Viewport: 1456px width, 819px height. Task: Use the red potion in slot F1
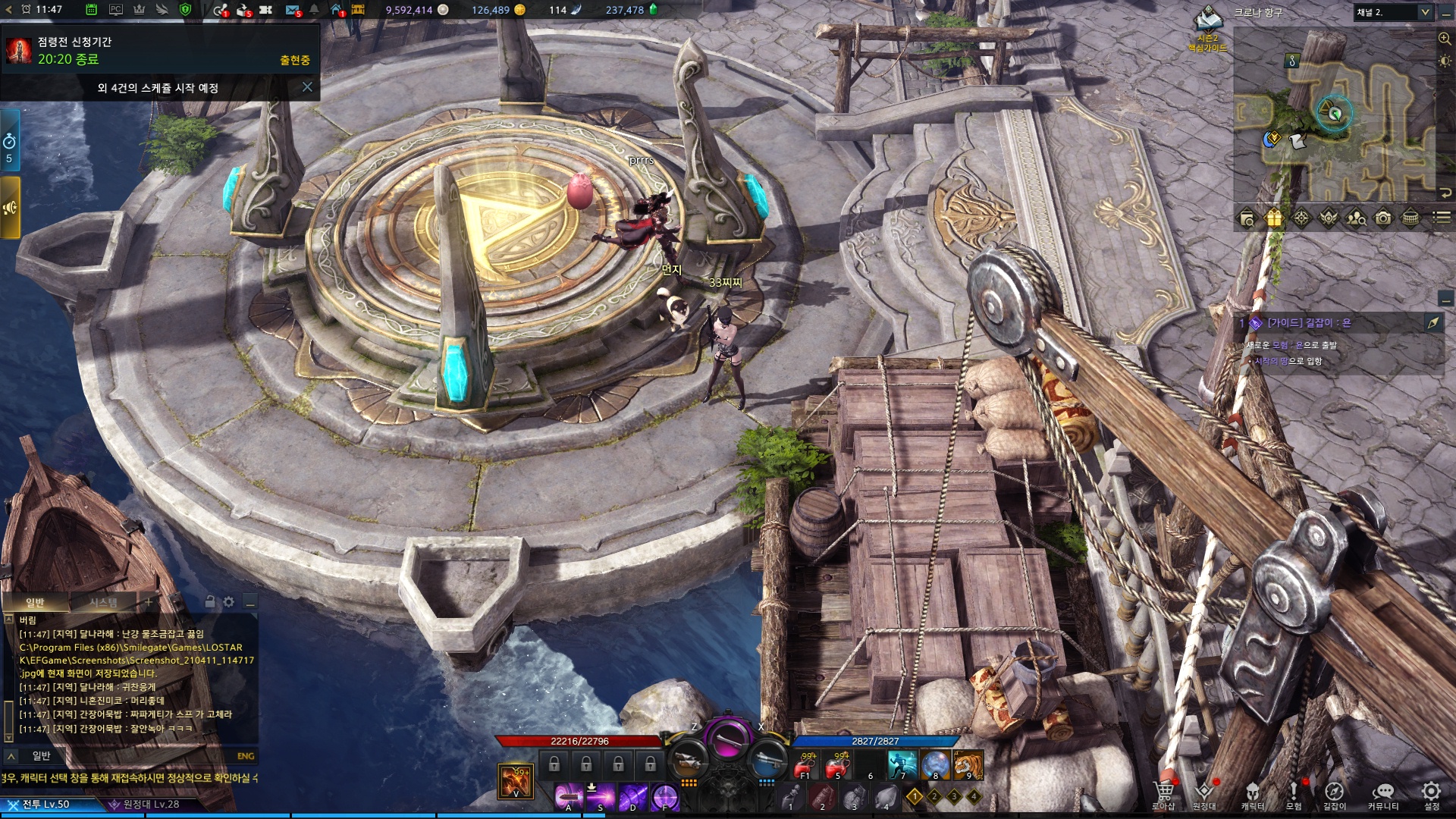pos(805,767)
